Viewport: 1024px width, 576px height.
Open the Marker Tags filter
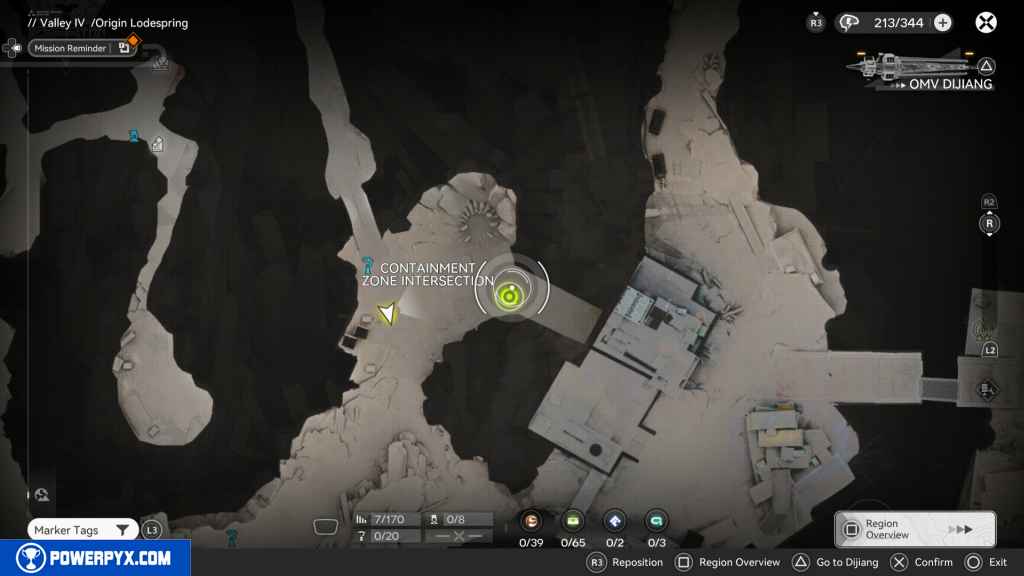[82, 530]
